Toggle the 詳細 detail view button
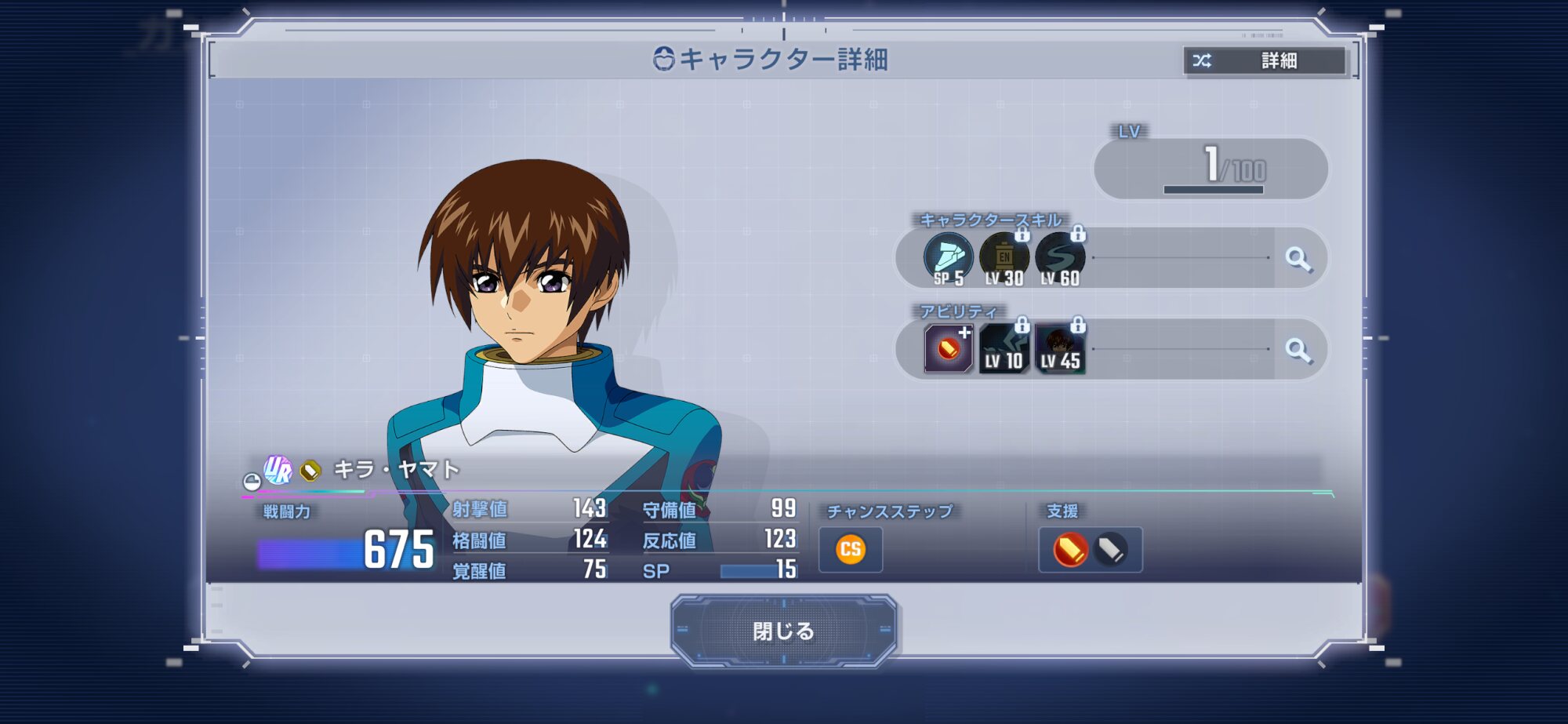 click(x=1265, y=60)
